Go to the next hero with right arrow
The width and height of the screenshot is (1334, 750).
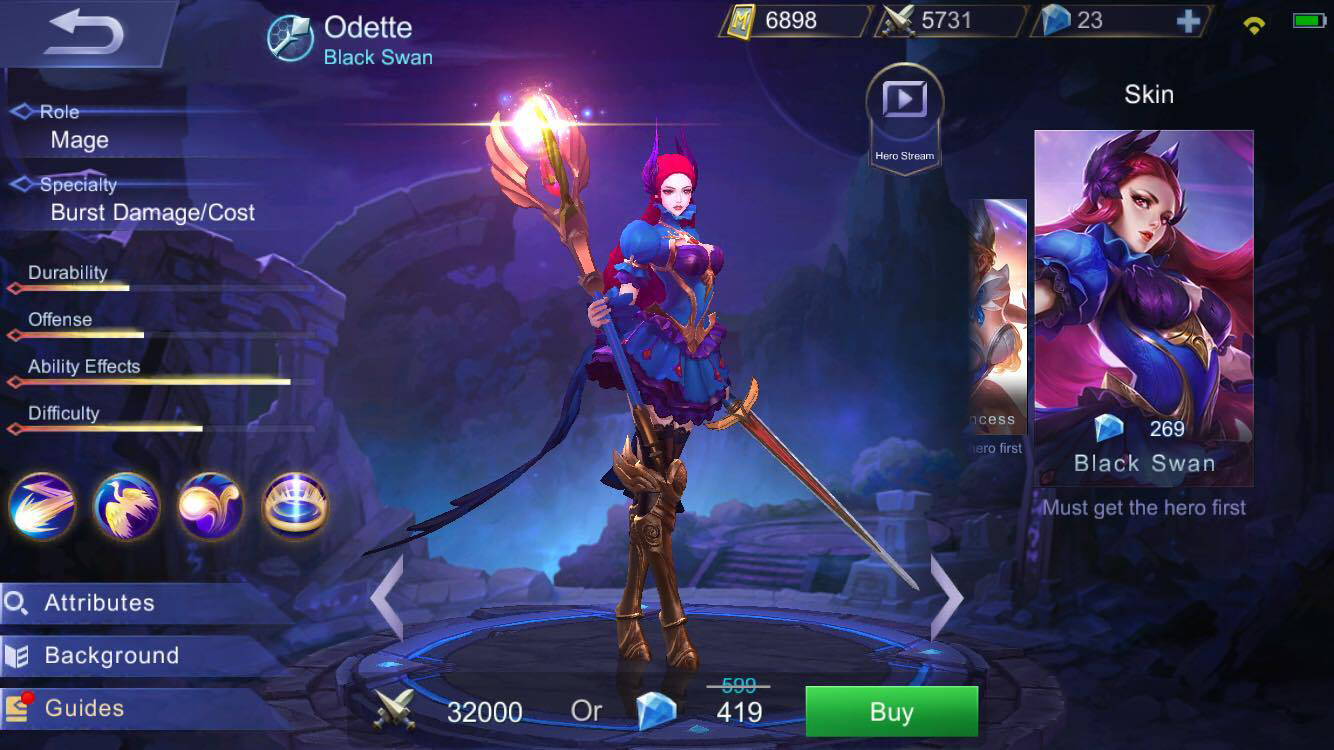point(945,598)
